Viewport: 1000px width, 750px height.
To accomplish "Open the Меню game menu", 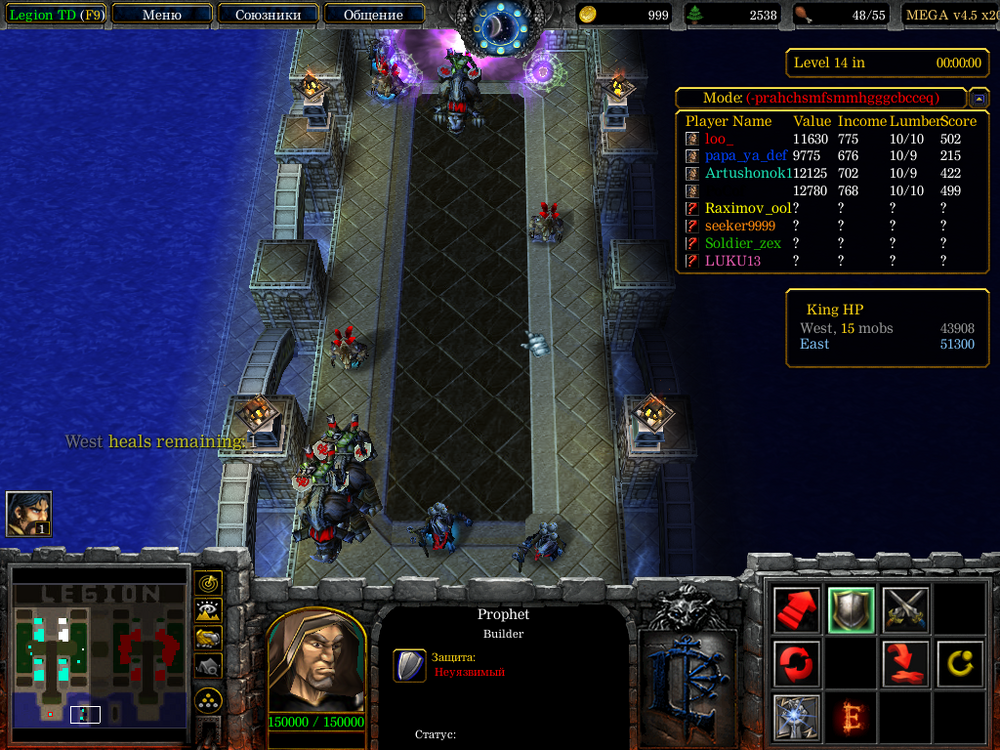I will tap(162, 15).
